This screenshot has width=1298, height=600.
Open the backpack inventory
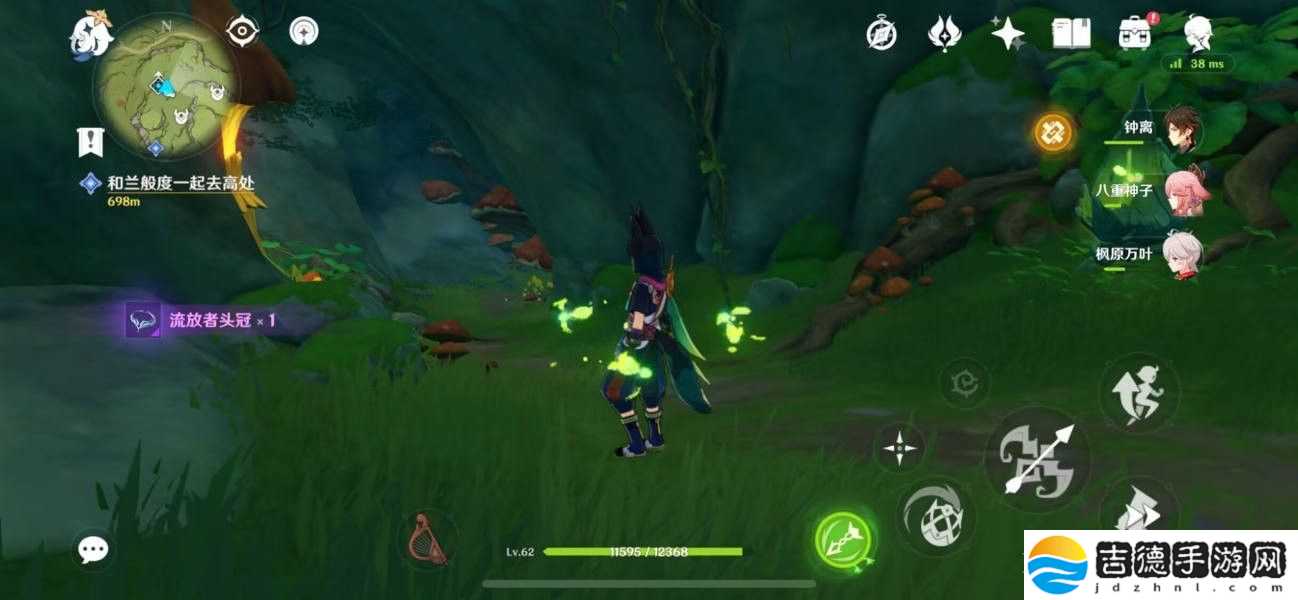coord(1134,33)
